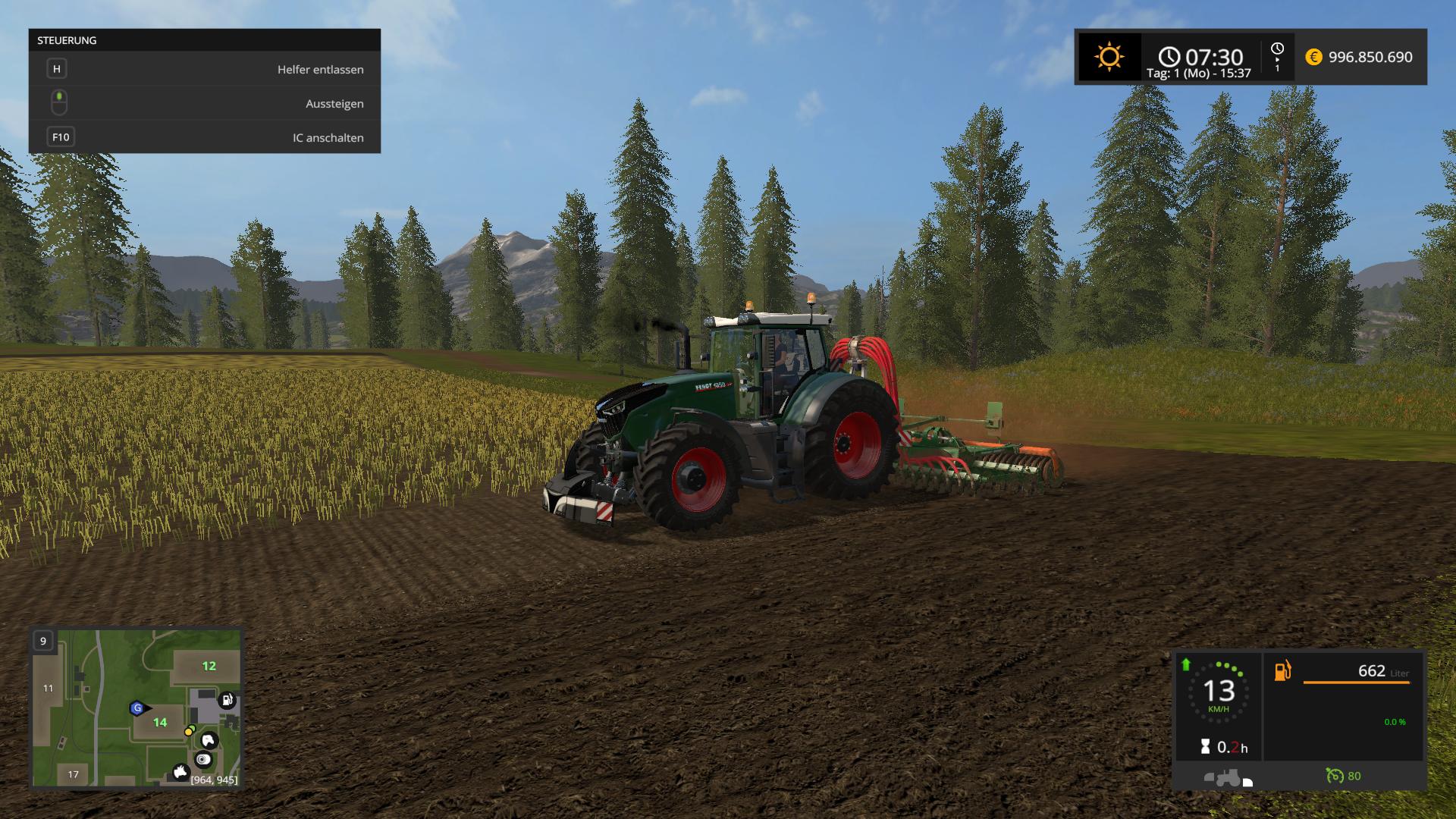Select the cow marker on the minimap

[180, 772]
